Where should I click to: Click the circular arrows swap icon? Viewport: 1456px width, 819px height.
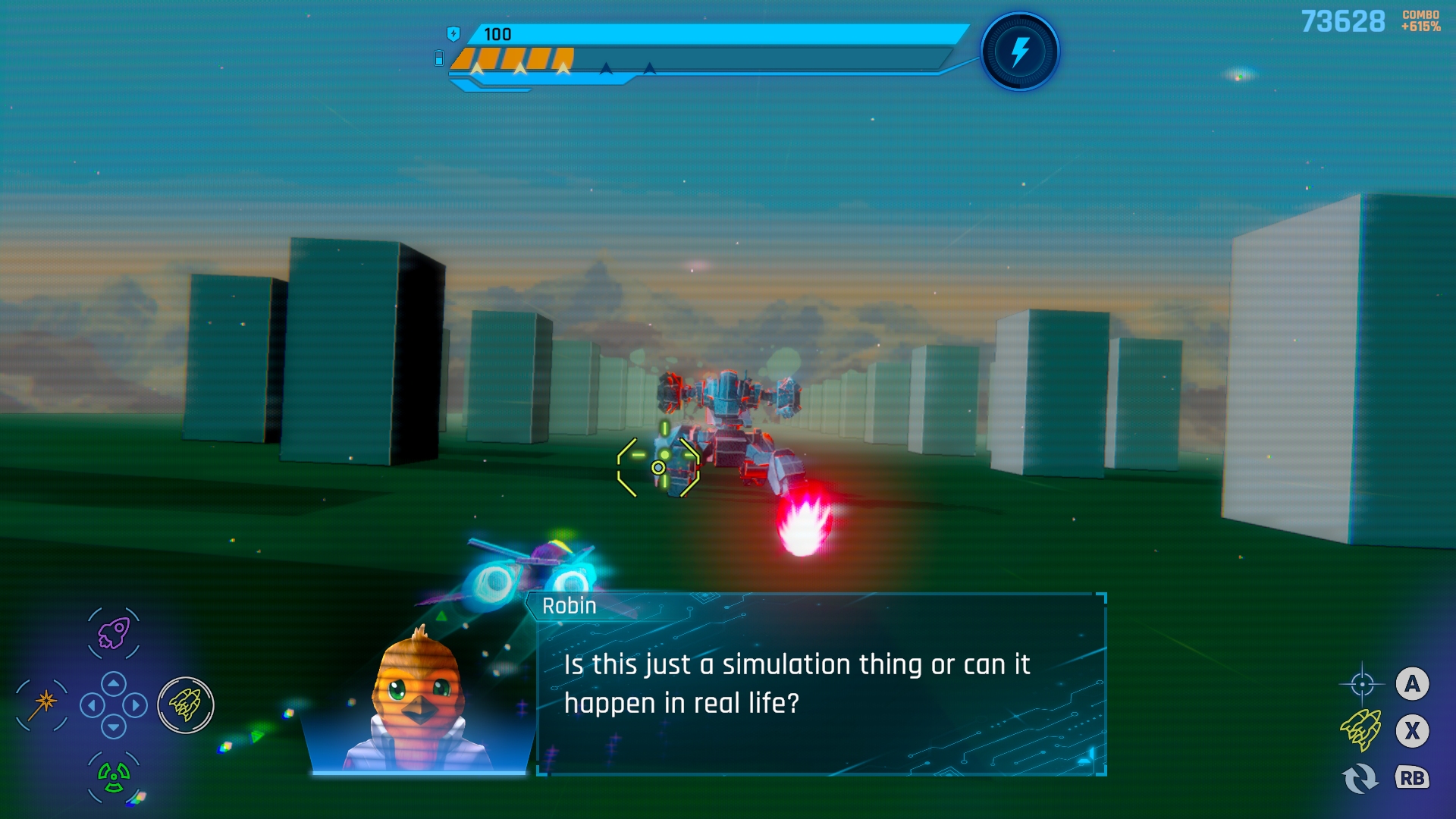(x=1360, y=778)
